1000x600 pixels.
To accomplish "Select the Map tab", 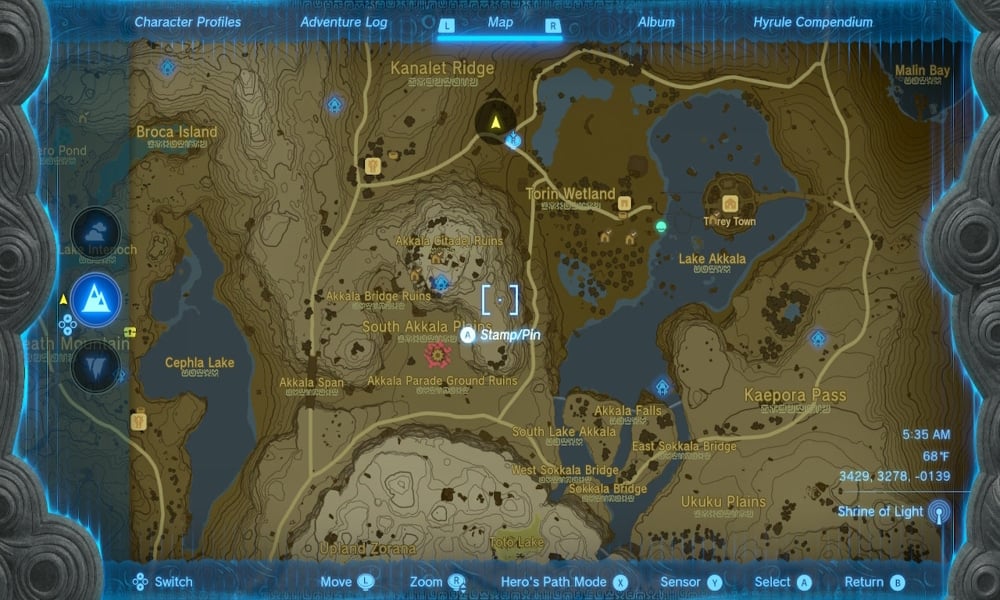I will [x=499, y=22].
